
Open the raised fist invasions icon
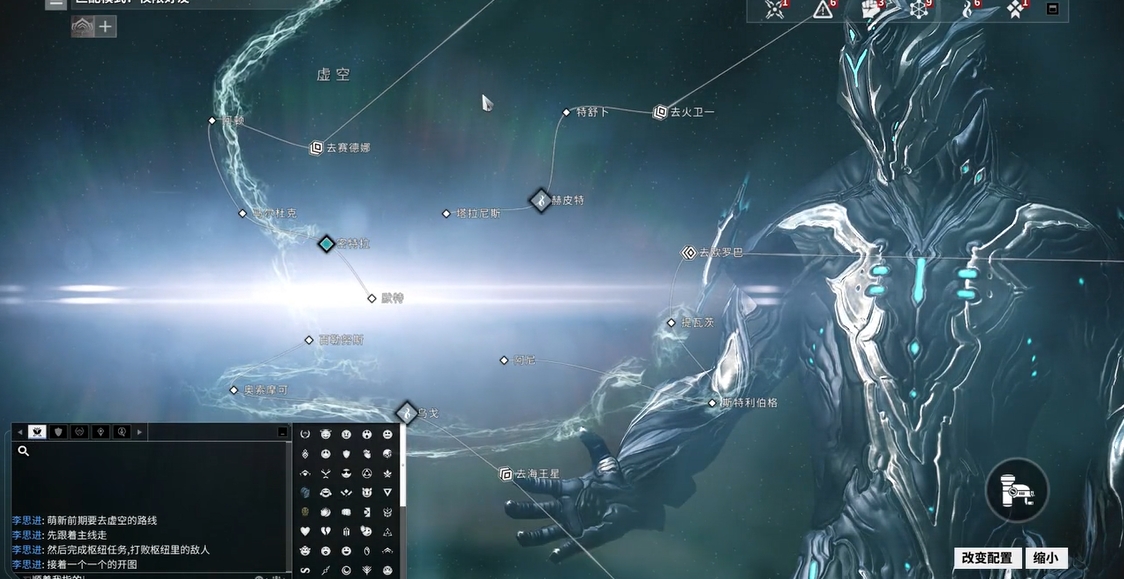(x=869, y=10)
